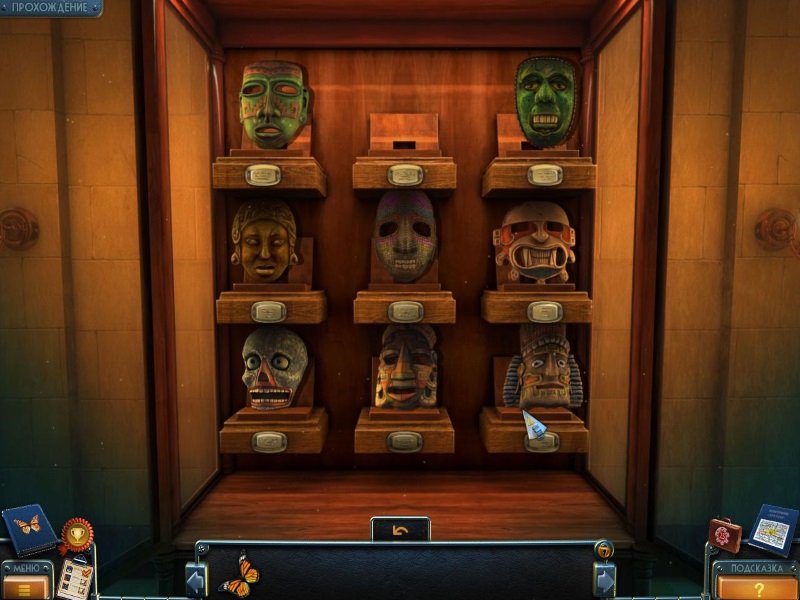This screenshot has width=800, height=600.
Task: Select the purple beaded mask in the center
Action: 405,237
